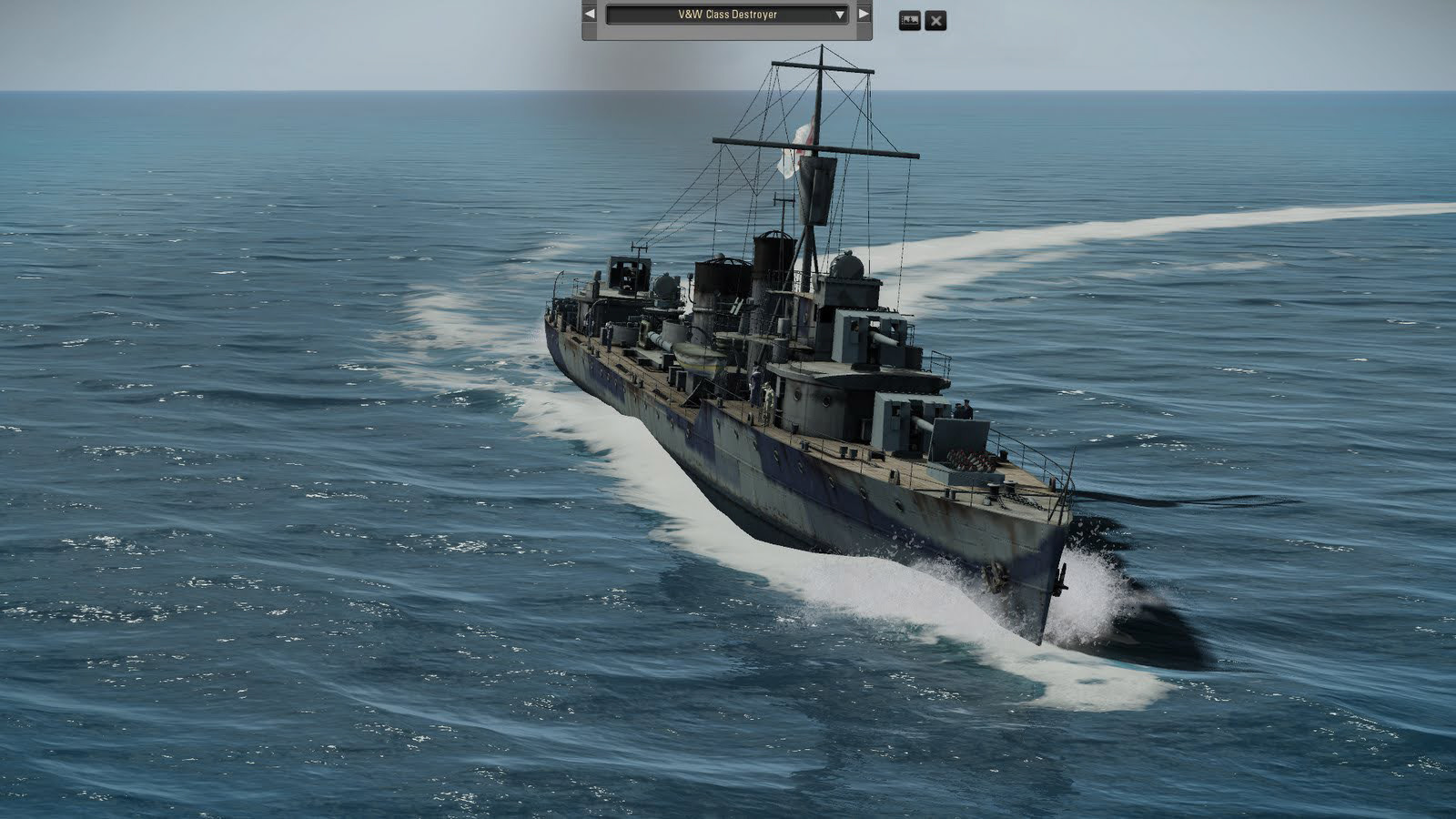The image size is (1456, 819).
Task: Click the ship silhouette icon button
Action: (x=909, y=20)
